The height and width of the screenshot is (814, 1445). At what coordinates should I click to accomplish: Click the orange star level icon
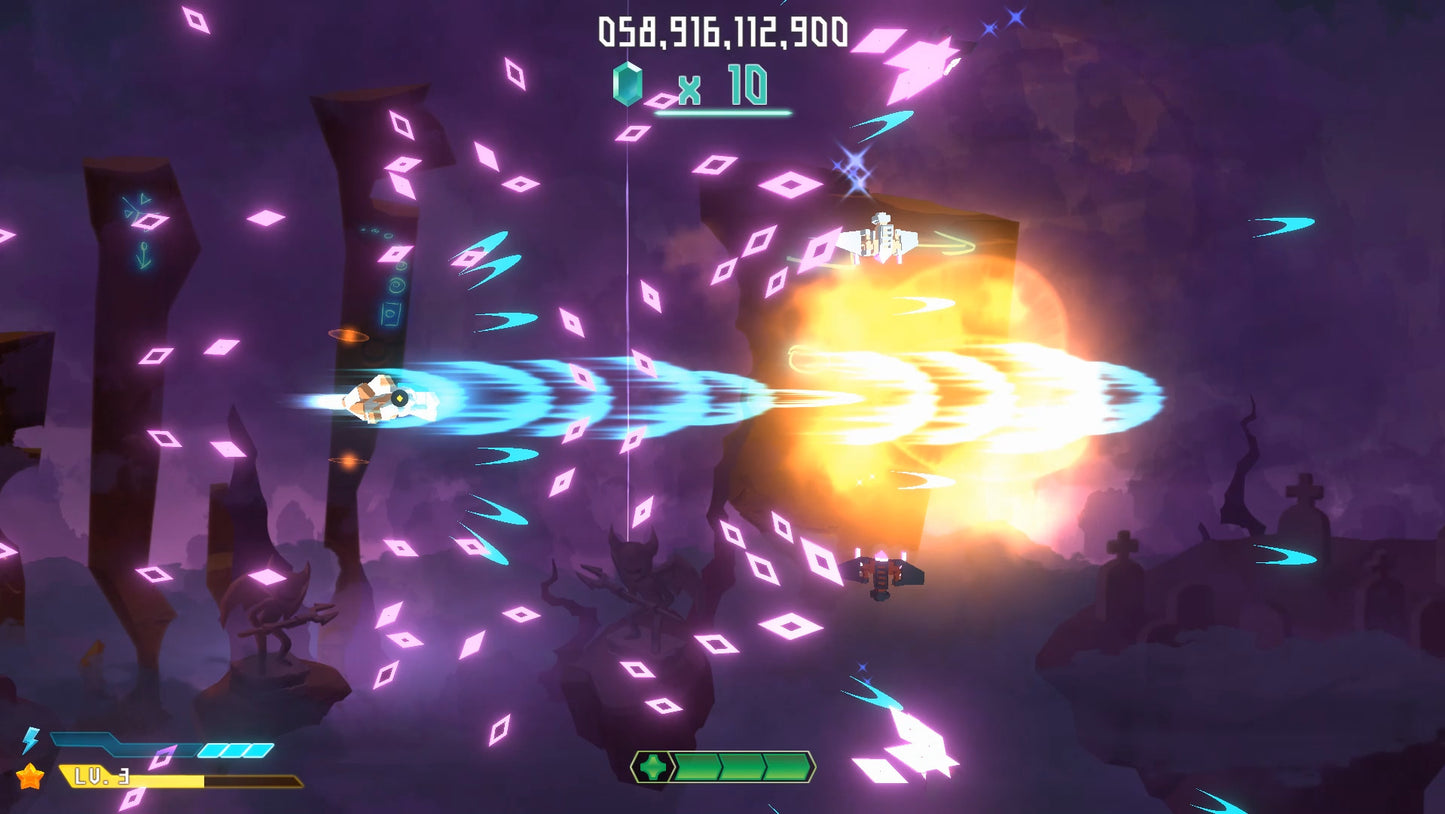pyautogui.click(x=29, y=776)
